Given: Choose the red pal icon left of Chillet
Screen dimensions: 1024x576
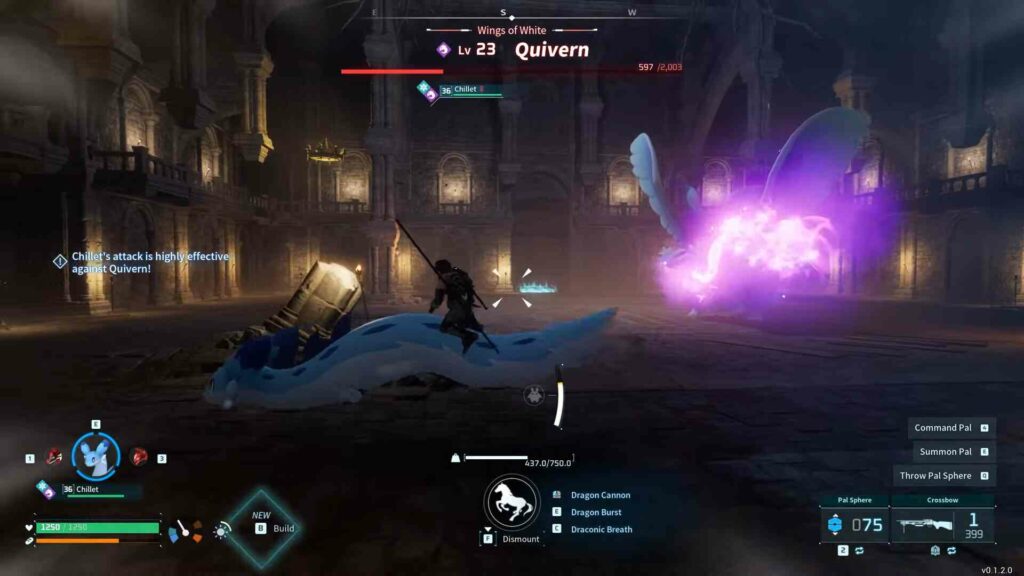Looking at the screenshot, I should [x=54, y=456].
